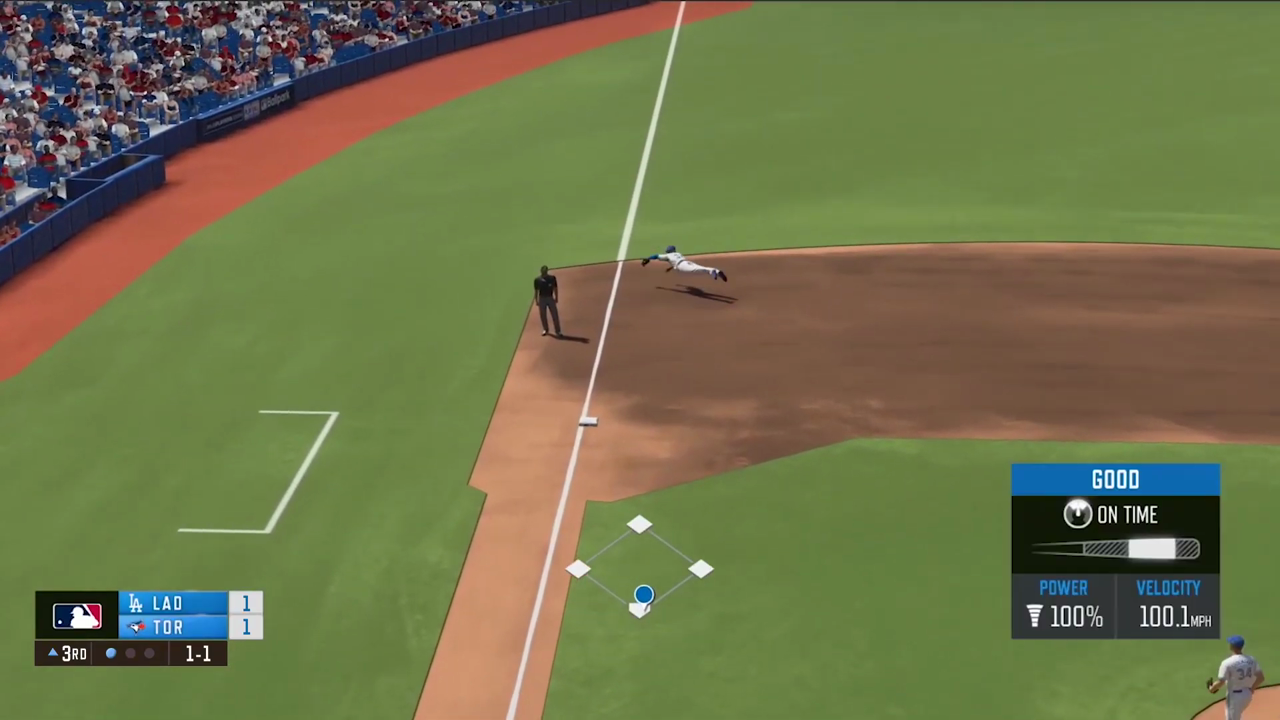Expand the GOOD throw feedback banner
The image size is (1280, 720).
[1115, 479]
